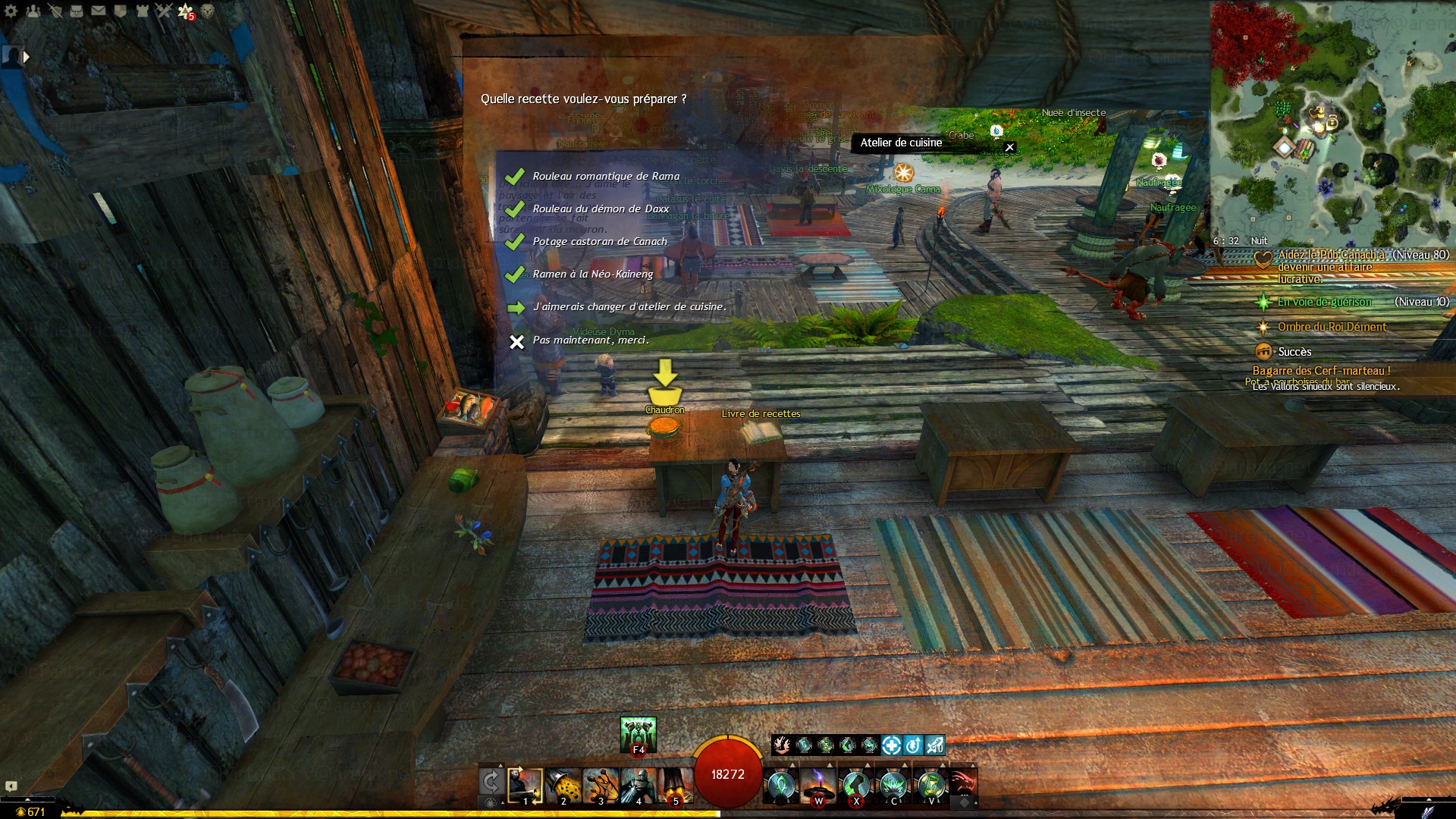Open the contacts and friends panel
The width and height of the screenshot is (1456, 819).
(x=33, y=11)
